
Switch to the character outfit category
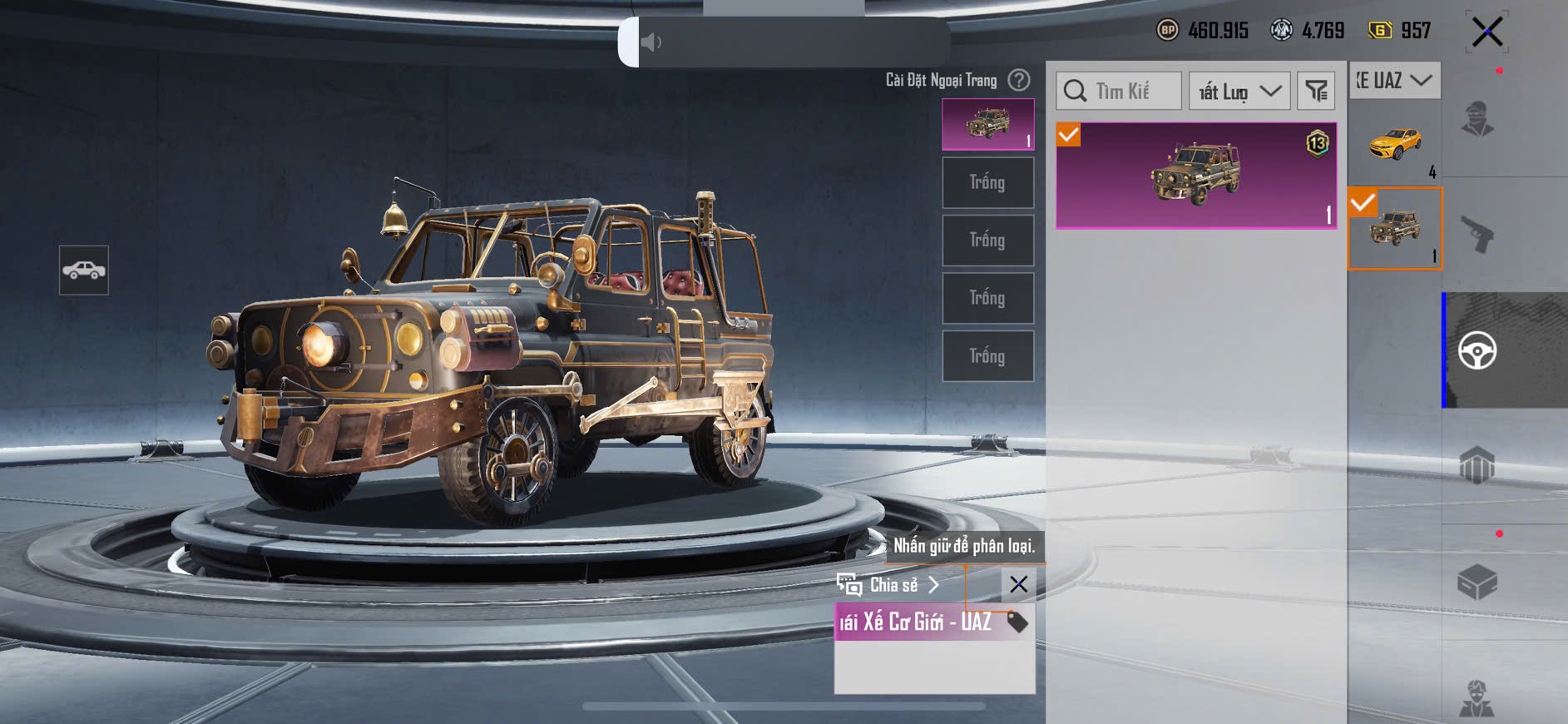coord(1477,119)
